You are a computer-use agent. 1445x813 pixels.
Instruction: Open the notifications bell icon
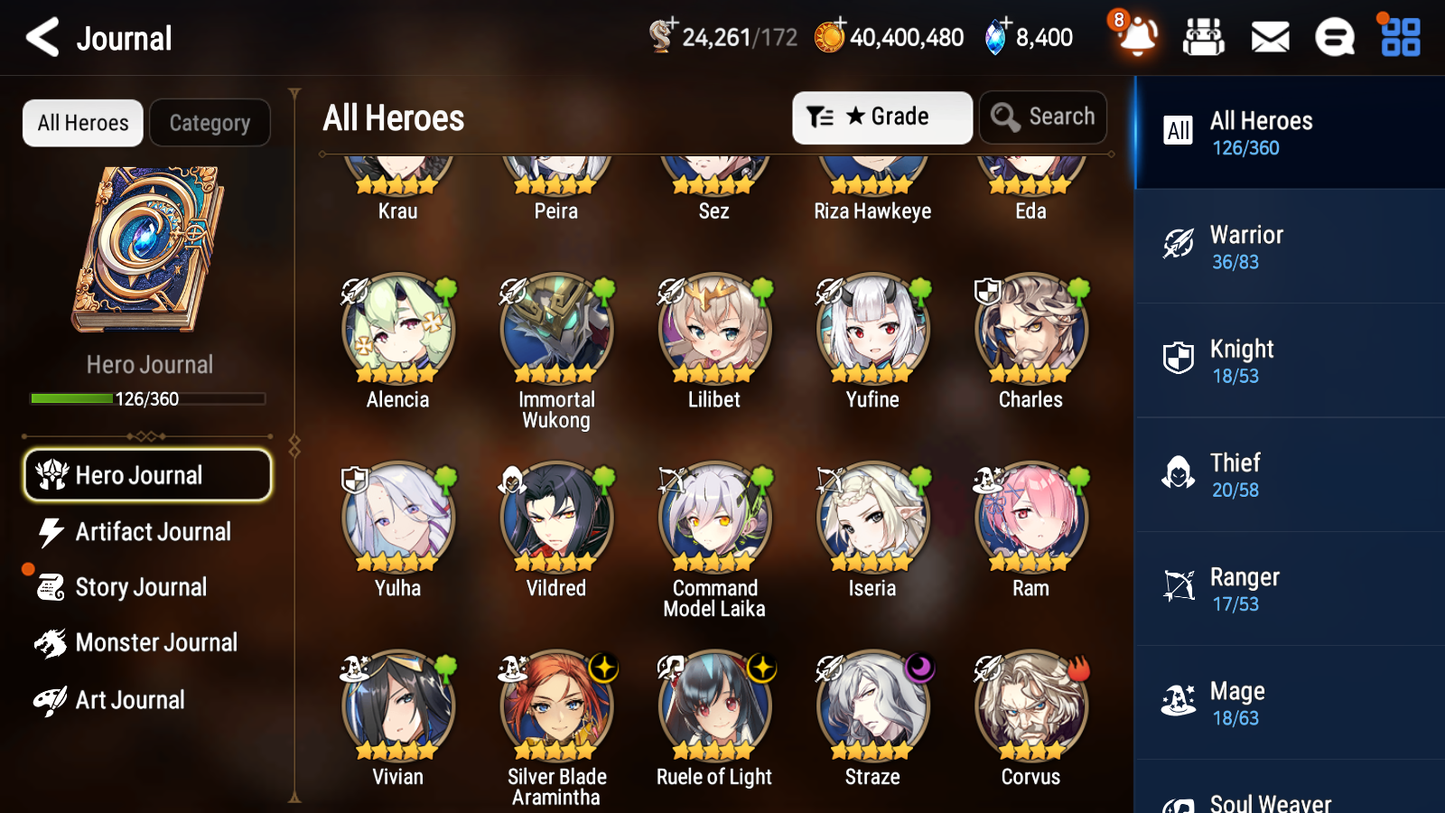1135,38
